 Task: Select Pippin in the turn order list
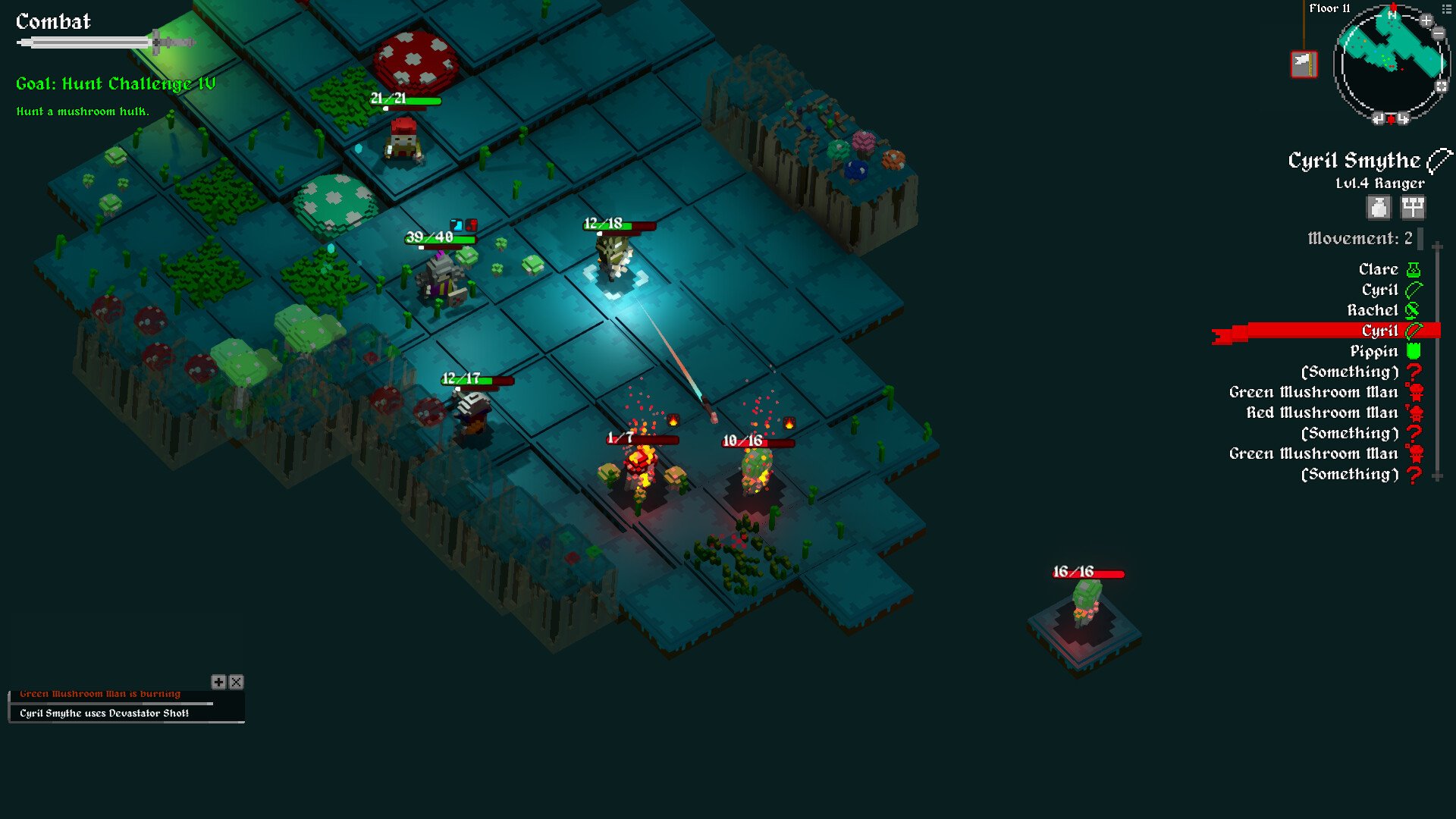pyautogui.click(x=1374, y=351)
